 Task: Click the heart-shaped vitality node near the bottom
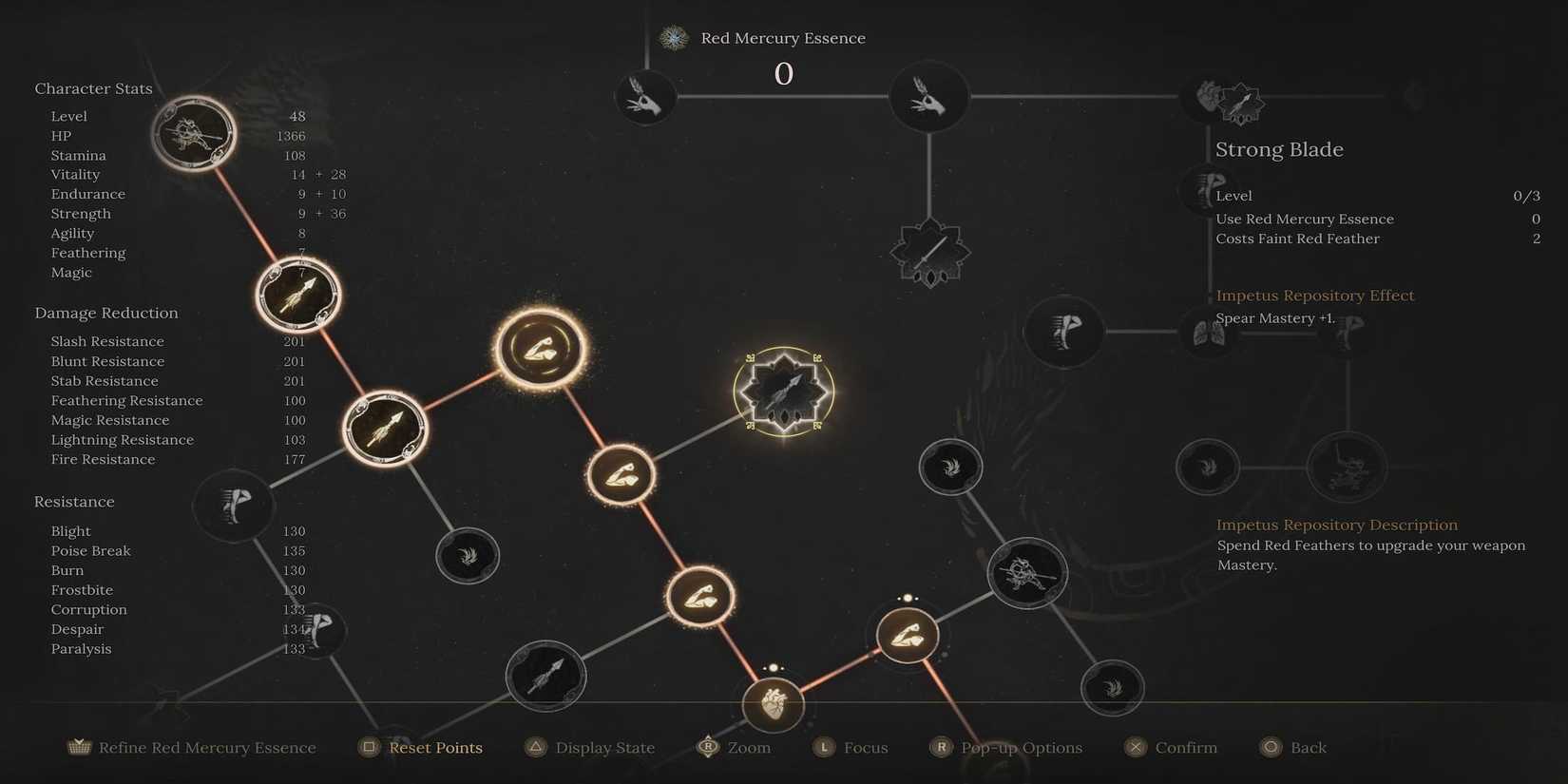pos(774,705)
